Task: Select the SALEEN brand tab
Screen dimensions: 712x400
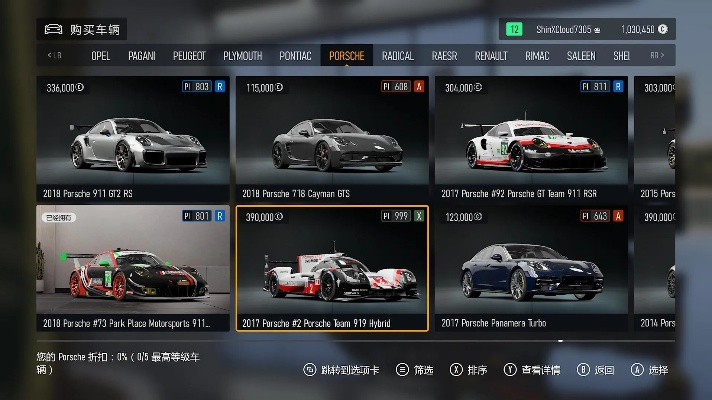Action: point(581,56)
